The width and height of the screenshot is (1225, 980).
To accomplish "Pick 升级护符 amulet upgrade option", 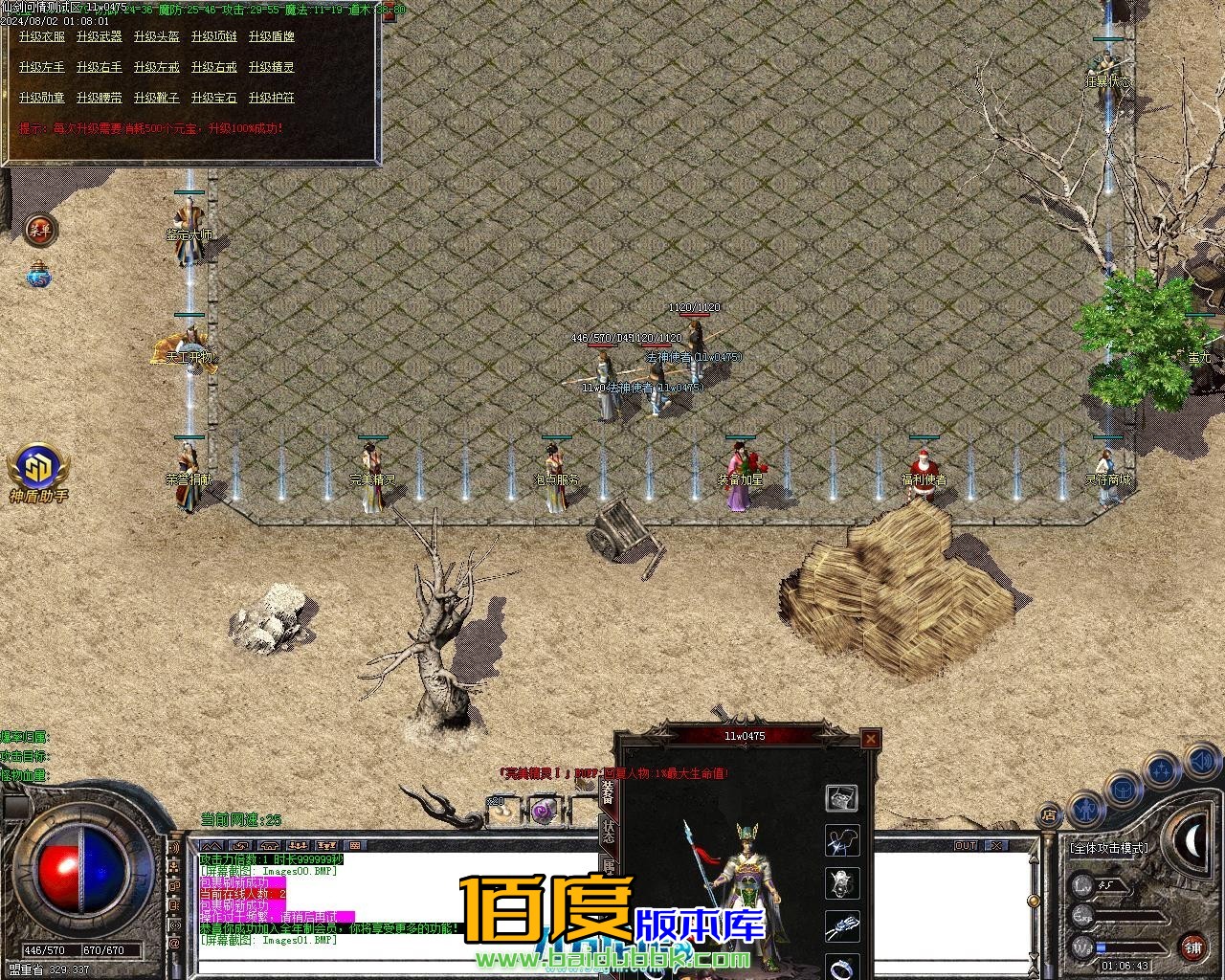I will click(x=272, y=98).
